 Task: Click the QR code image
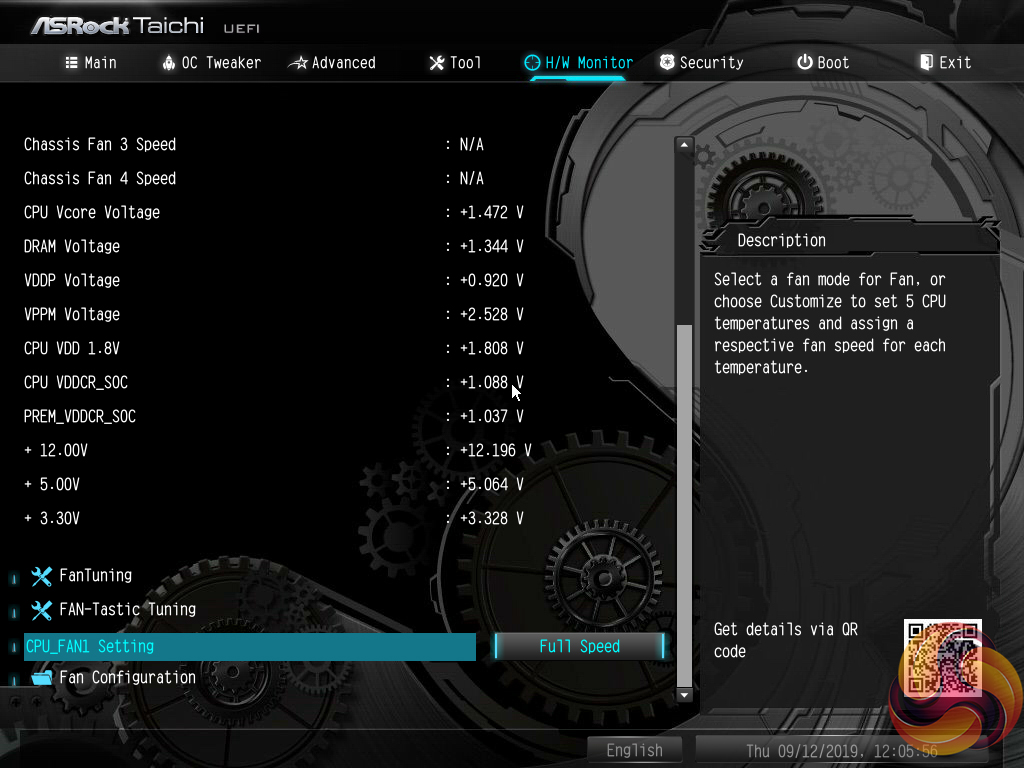pyautogui.click(x=942, y=657)
